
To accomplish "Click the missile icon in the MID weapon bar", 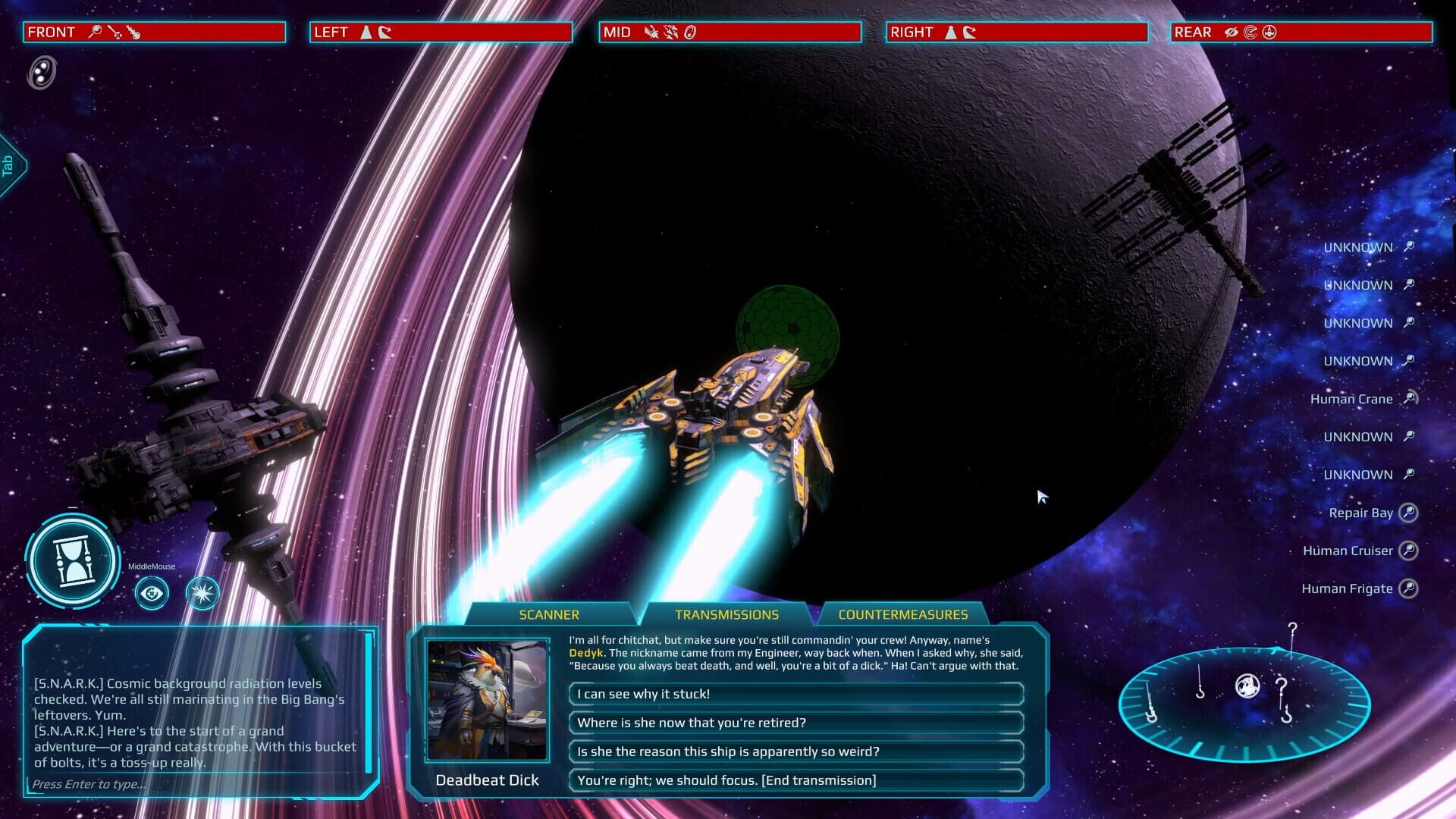I will pyautogui.click(x=651, y=33).
